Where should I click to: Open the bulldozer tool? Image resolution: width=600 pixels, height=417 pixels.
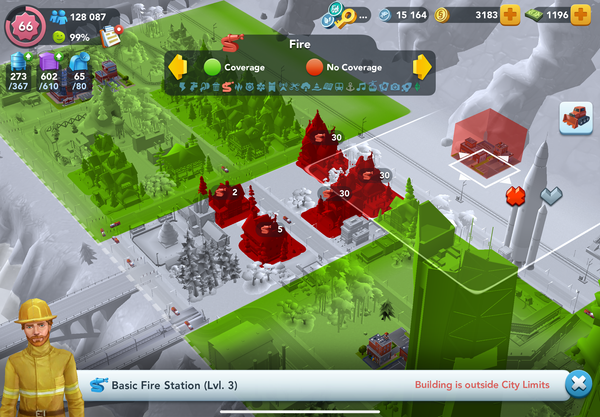click(x=576, y=117)
